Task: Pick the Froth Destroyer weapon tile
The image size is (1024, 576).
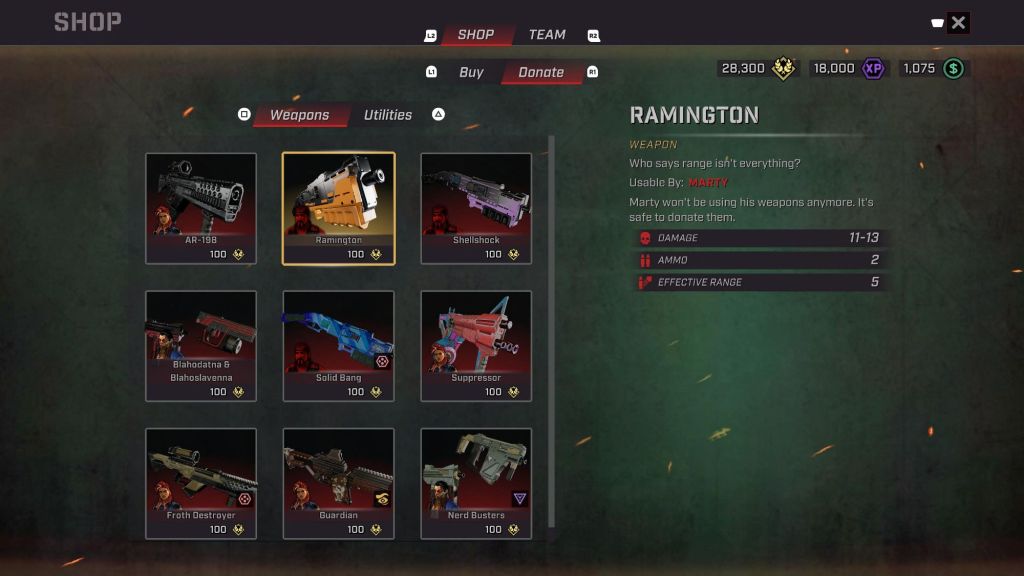Action: [x=201, y=484]
